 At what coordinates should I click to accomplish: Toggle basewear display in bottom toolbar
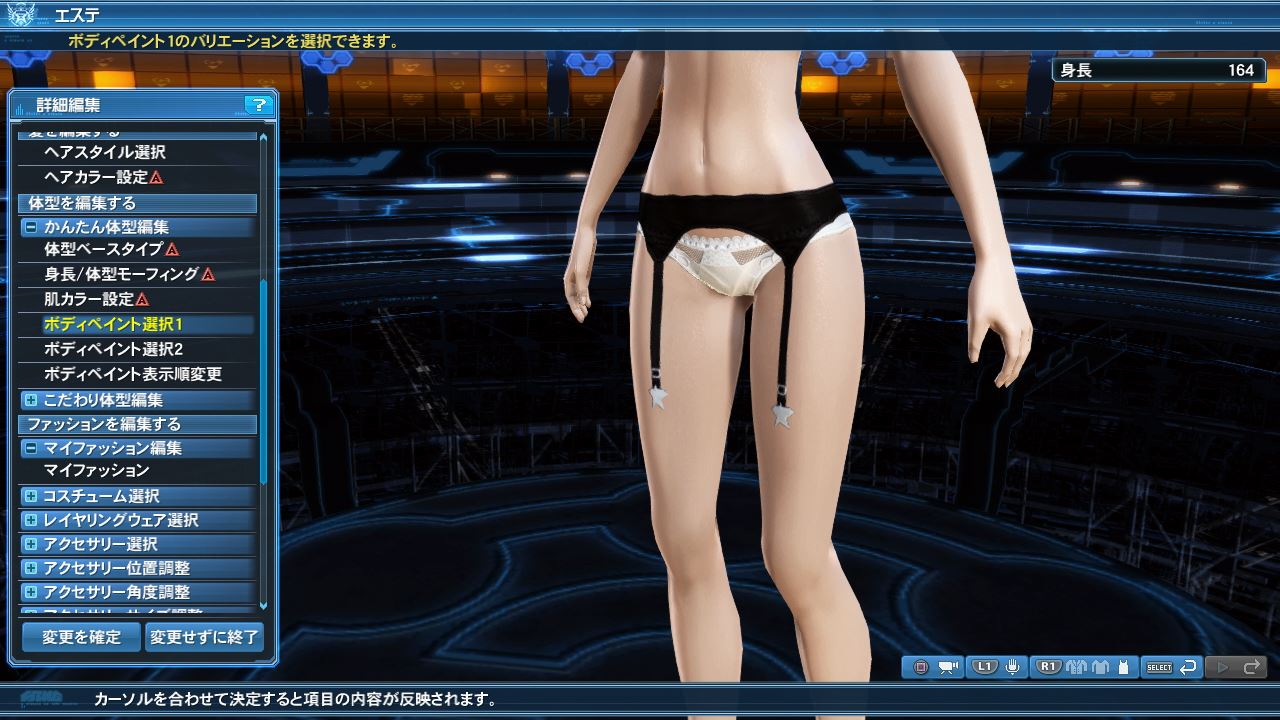1100,666
